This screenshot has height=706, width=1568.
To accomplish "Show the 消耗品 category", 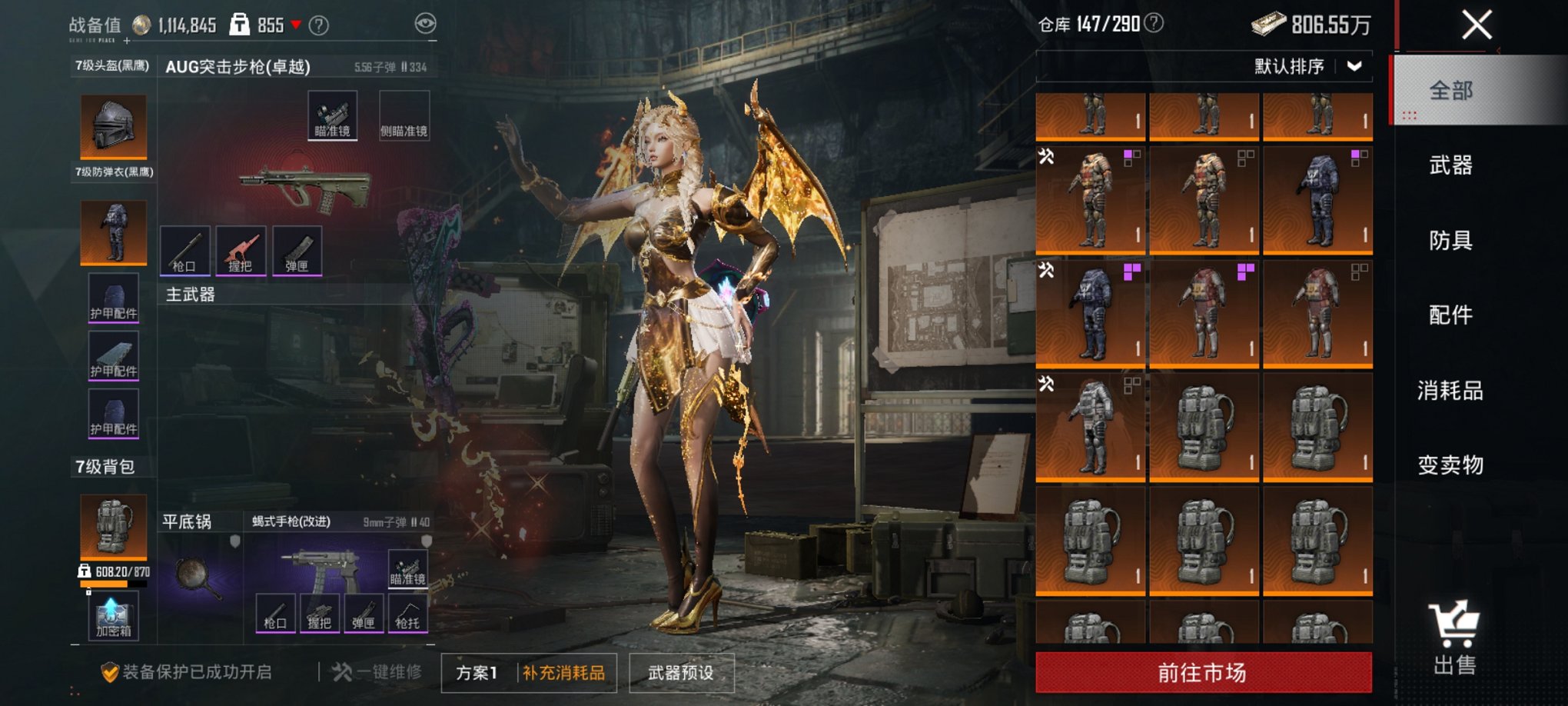I will [1450, 391].
